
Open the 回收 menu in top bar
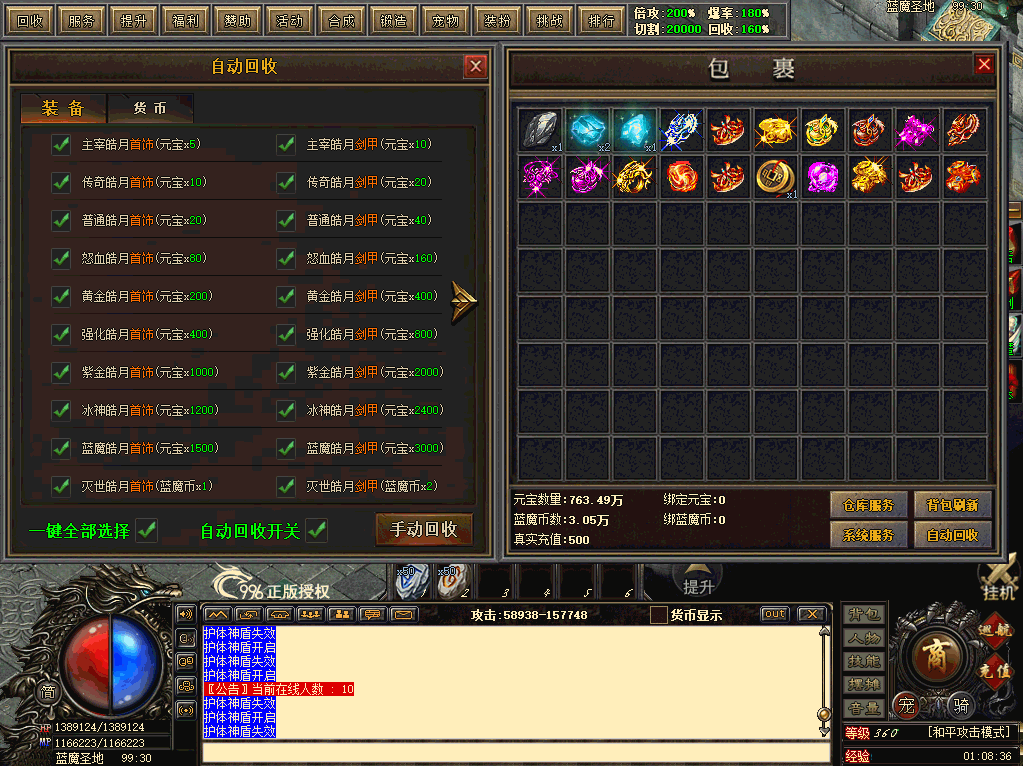pyautogui.click(x=31, y=20)
